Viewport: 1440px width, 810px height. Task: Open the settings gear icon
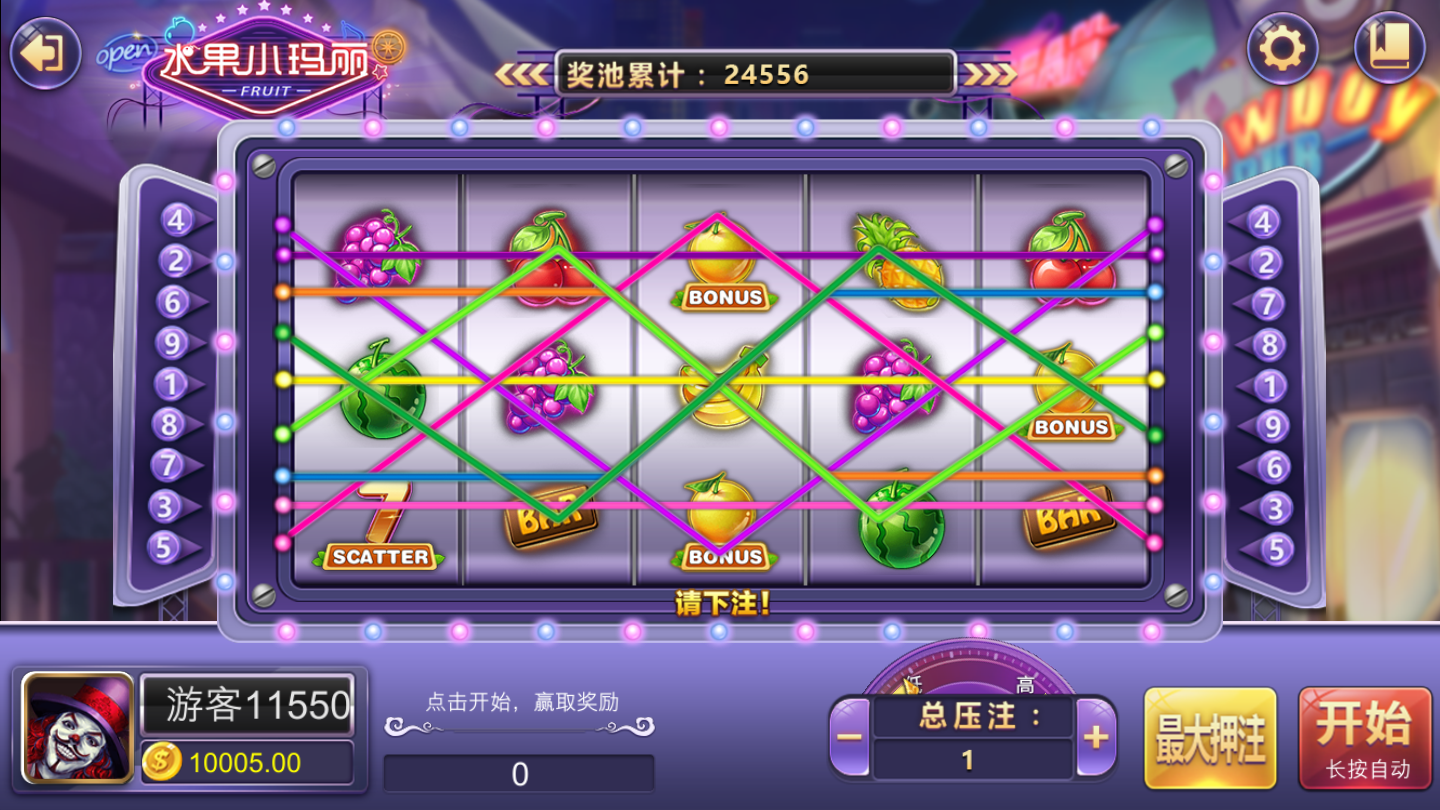coord(1283,47)
